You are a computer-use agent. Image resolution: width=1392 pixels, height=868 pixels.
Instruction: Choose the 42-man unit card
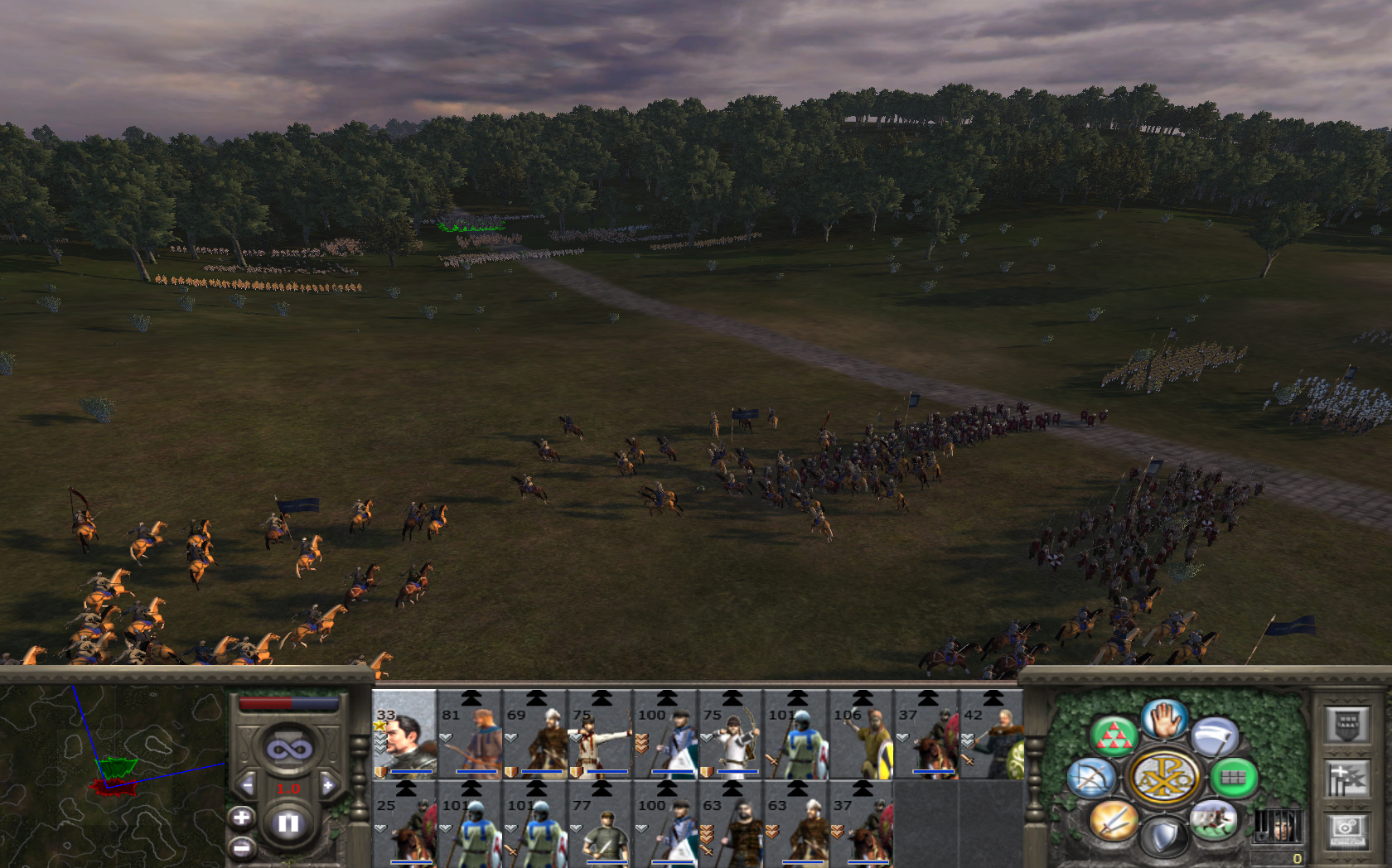tap(992, 735)
